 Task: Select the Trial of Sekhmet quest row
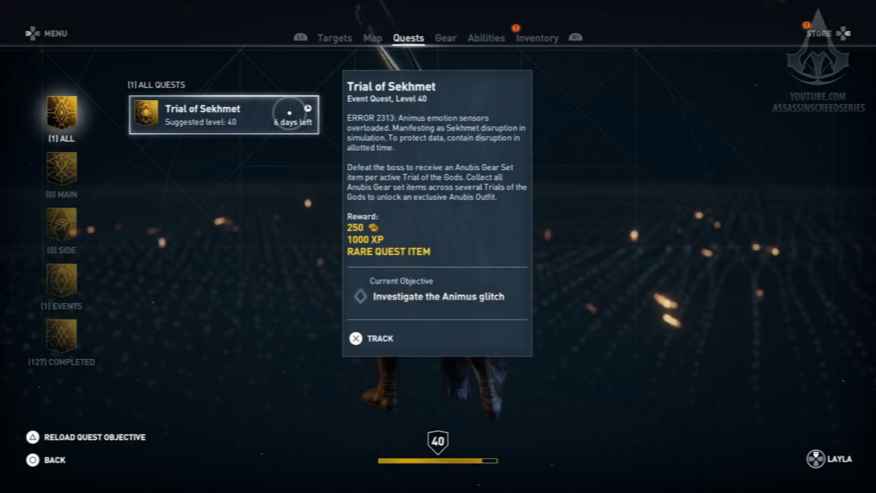click(x=224, y=115)
